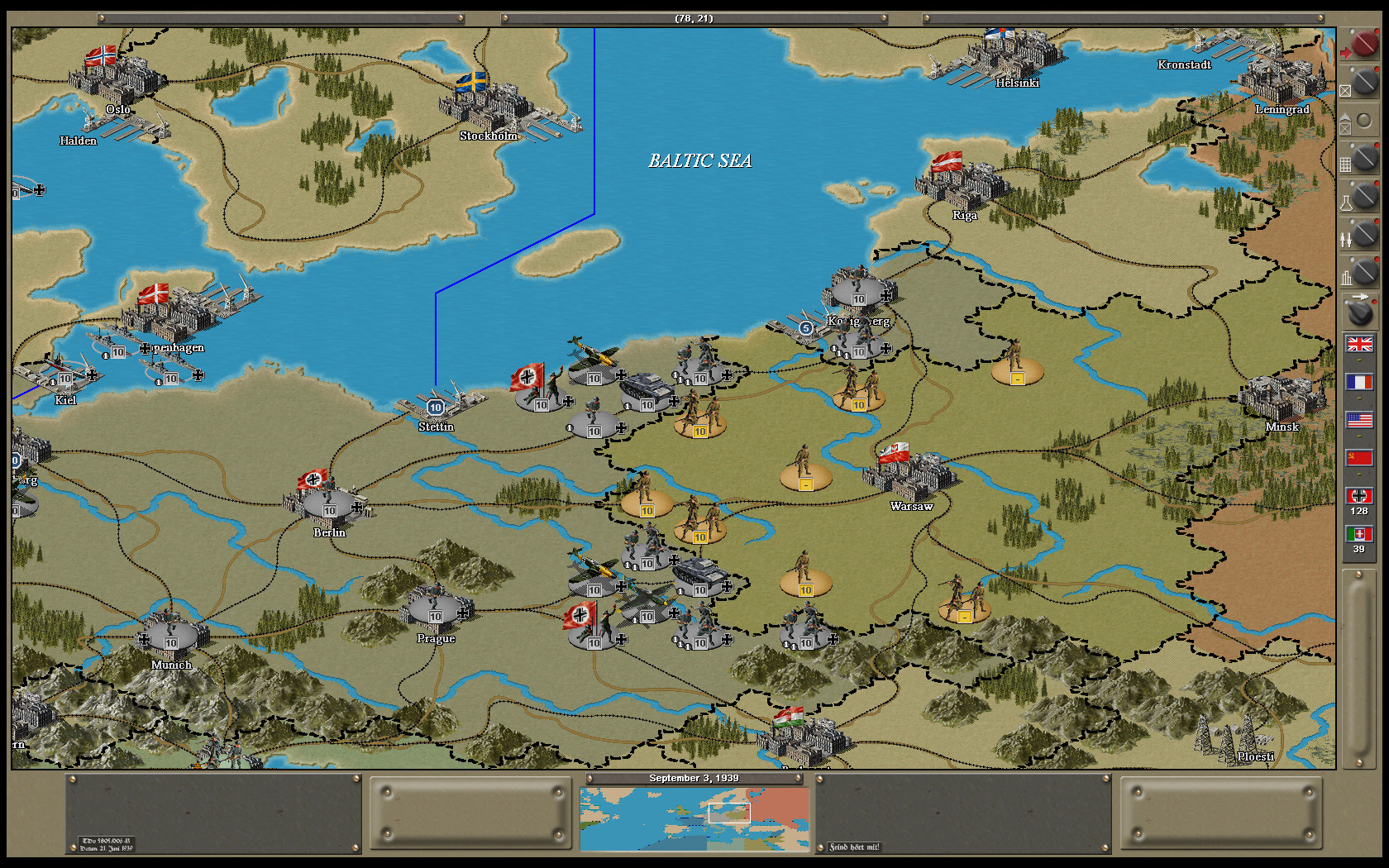Click the September 3, 1939 date bar
This screenshot has height=868, width=1389.
point(694,778)
